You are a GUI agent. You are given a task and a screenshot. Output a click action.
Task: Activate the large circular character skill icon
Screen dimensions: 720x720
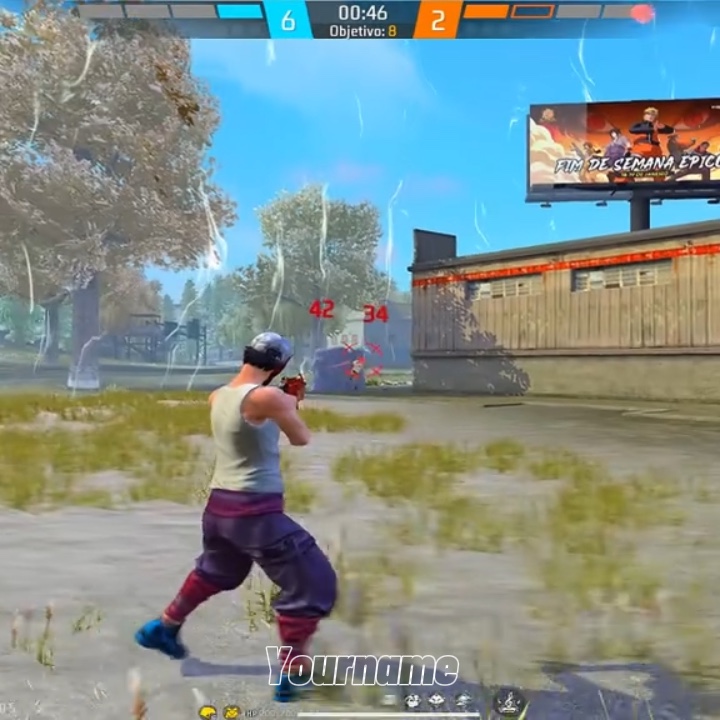[510, 702]
